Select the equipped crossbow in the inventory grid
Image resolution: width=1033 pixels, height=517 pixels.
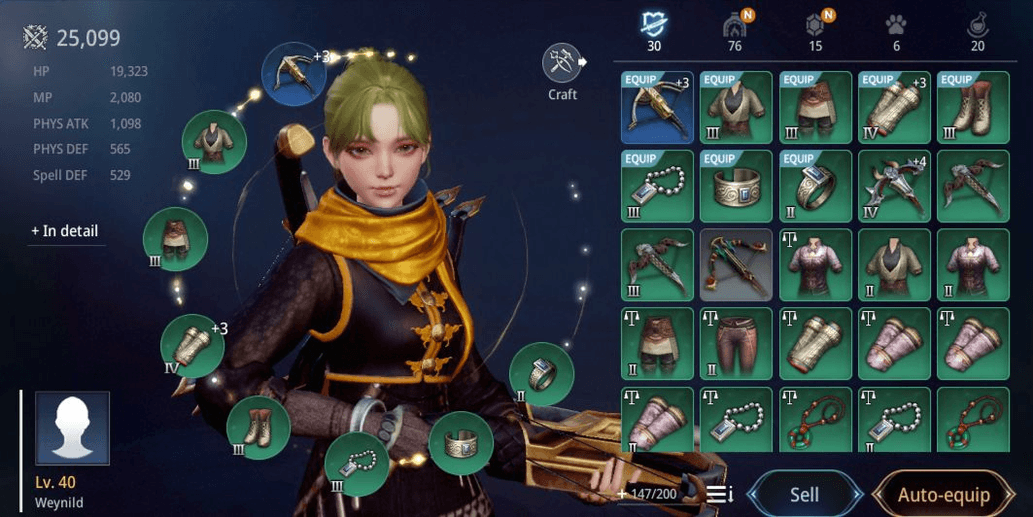point(657,107)
